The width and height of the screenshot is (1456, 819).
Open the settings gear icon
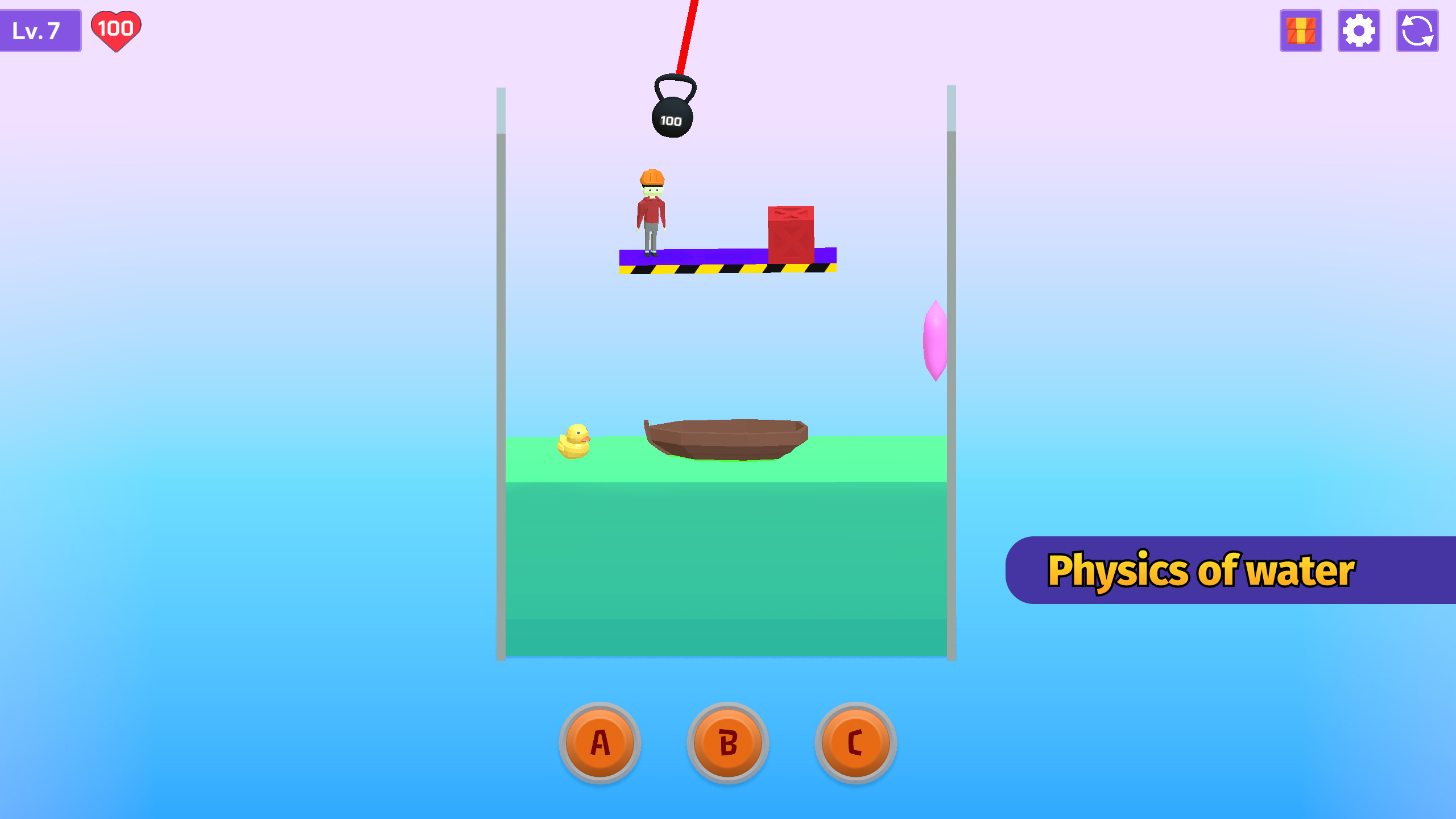pyautogui.click(x=1359, y=31)
